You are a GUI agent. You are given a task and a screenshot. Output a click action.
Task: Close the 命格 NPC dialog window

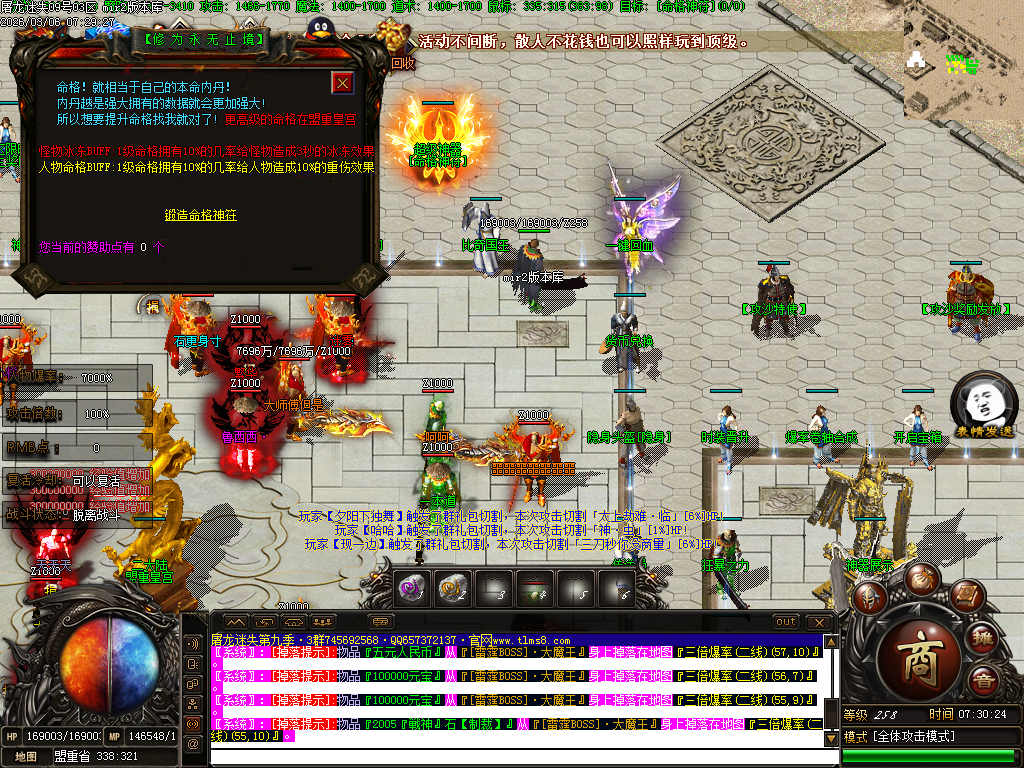tap(343, 83)
